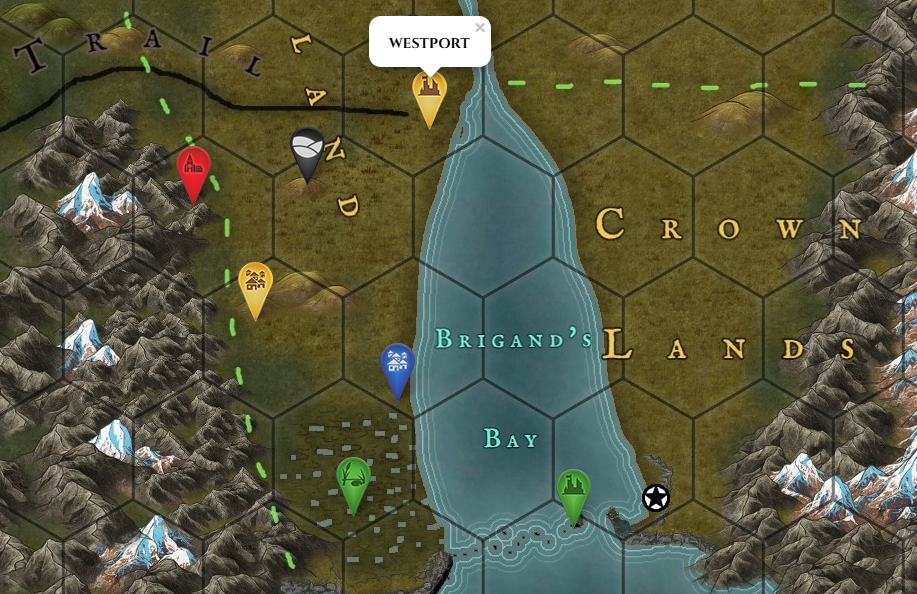Click the black star circle marker

655,497
